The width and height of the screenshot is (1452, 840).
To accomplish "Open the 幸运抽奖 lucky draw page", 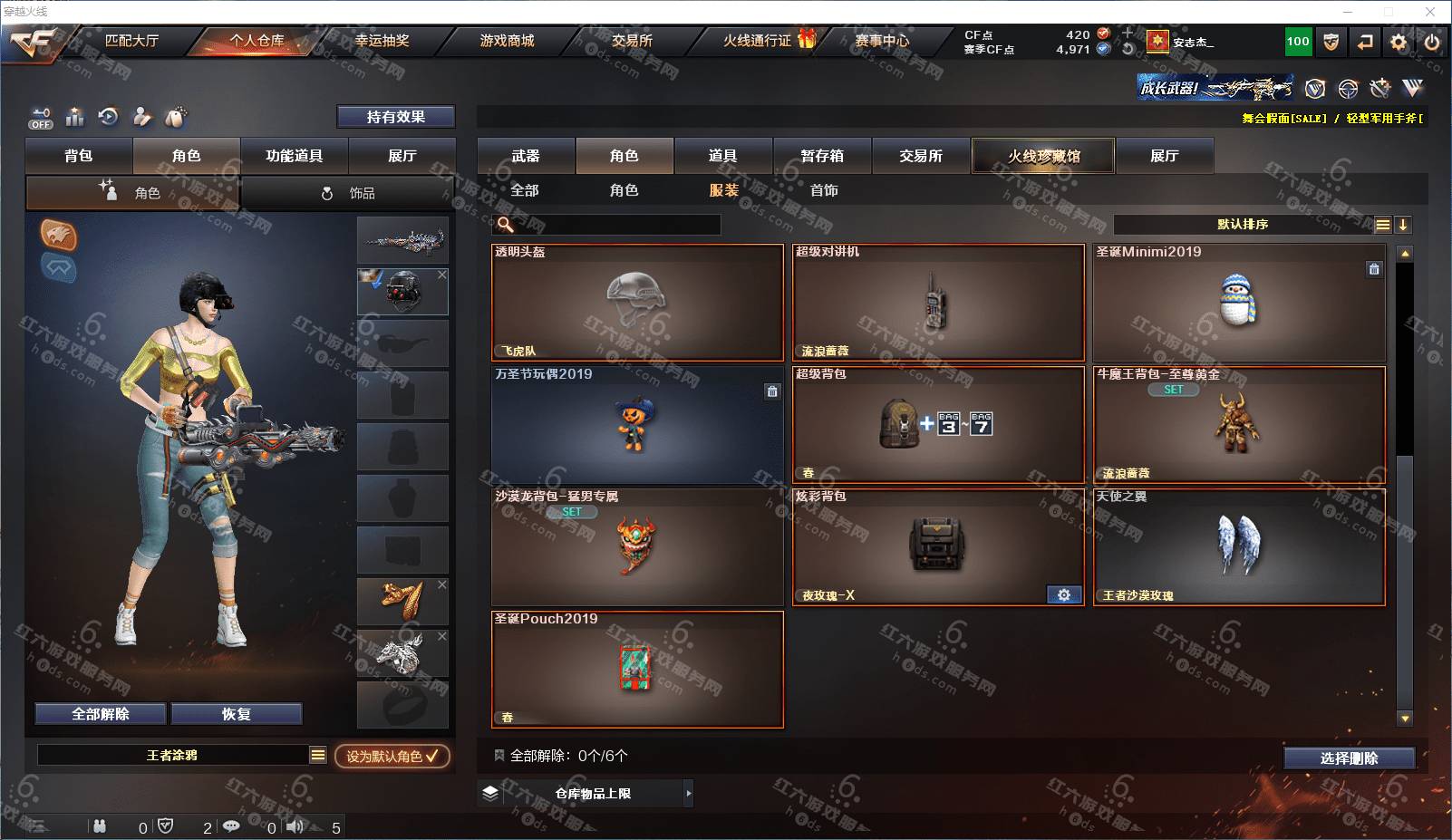I will pos(382,41).
